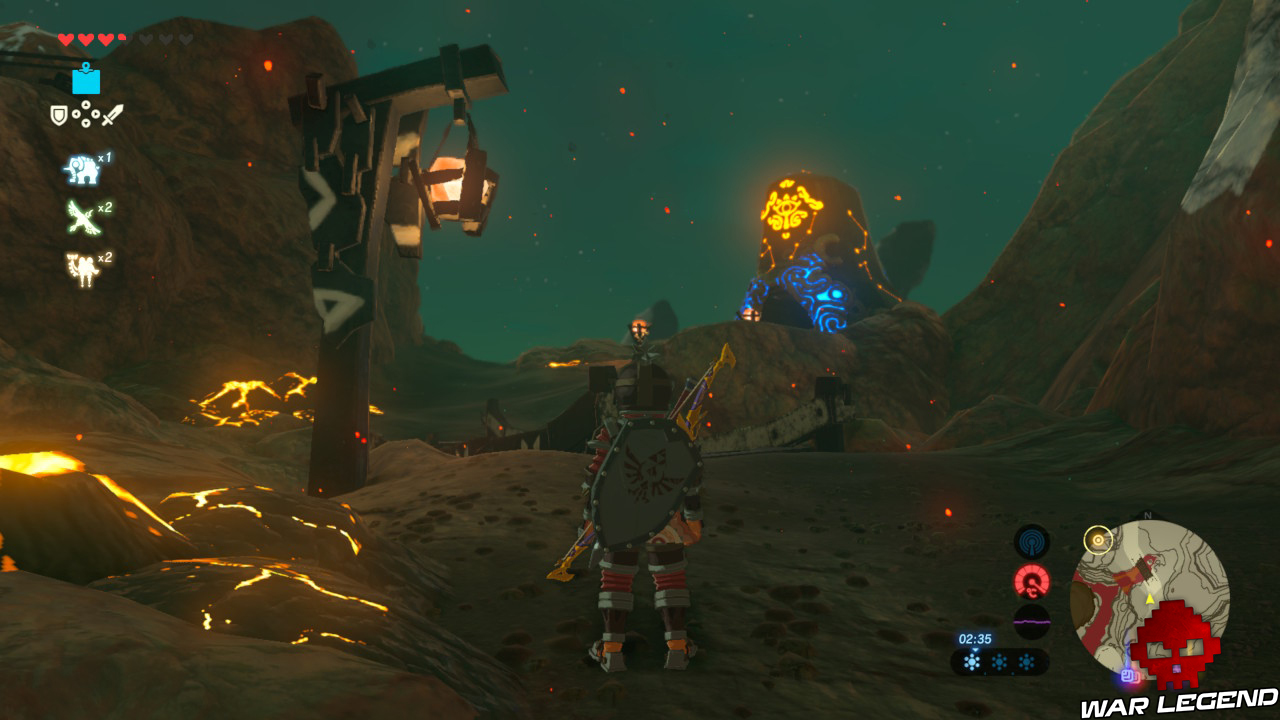This screenshot has height=720, width=1280.
Task: Click the yellow player arrow on the minimap
Action: [x=1150, y=599]
